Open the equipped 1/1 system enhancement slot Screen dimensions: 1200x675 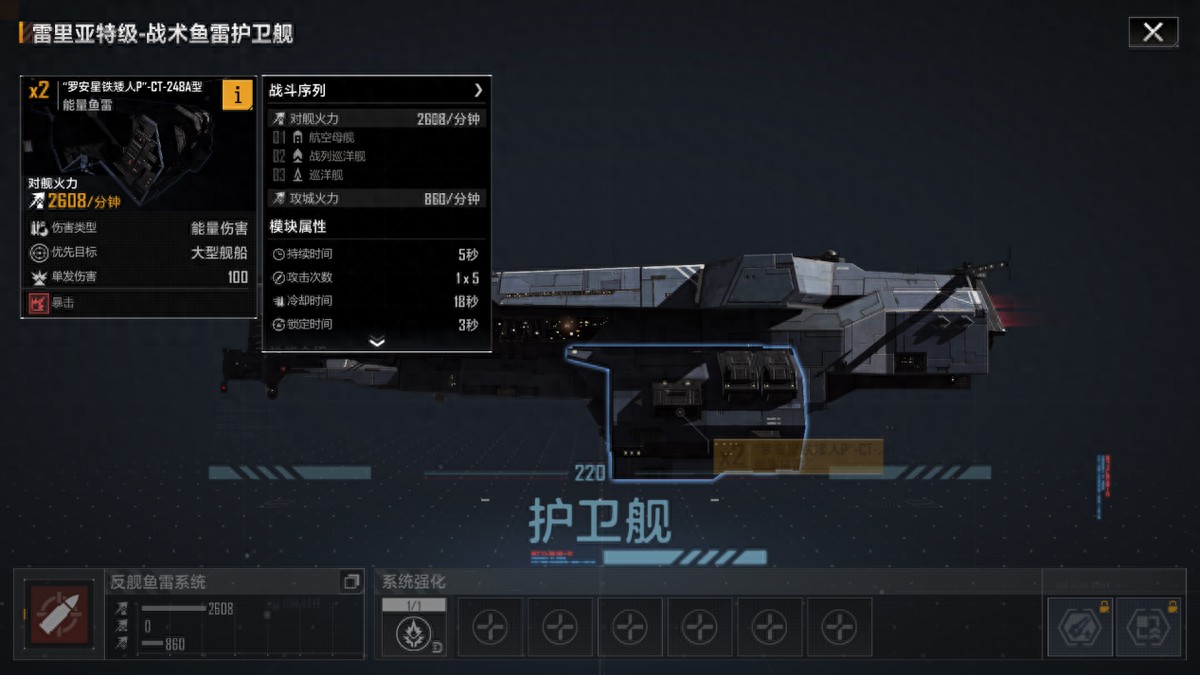[414, 627]
